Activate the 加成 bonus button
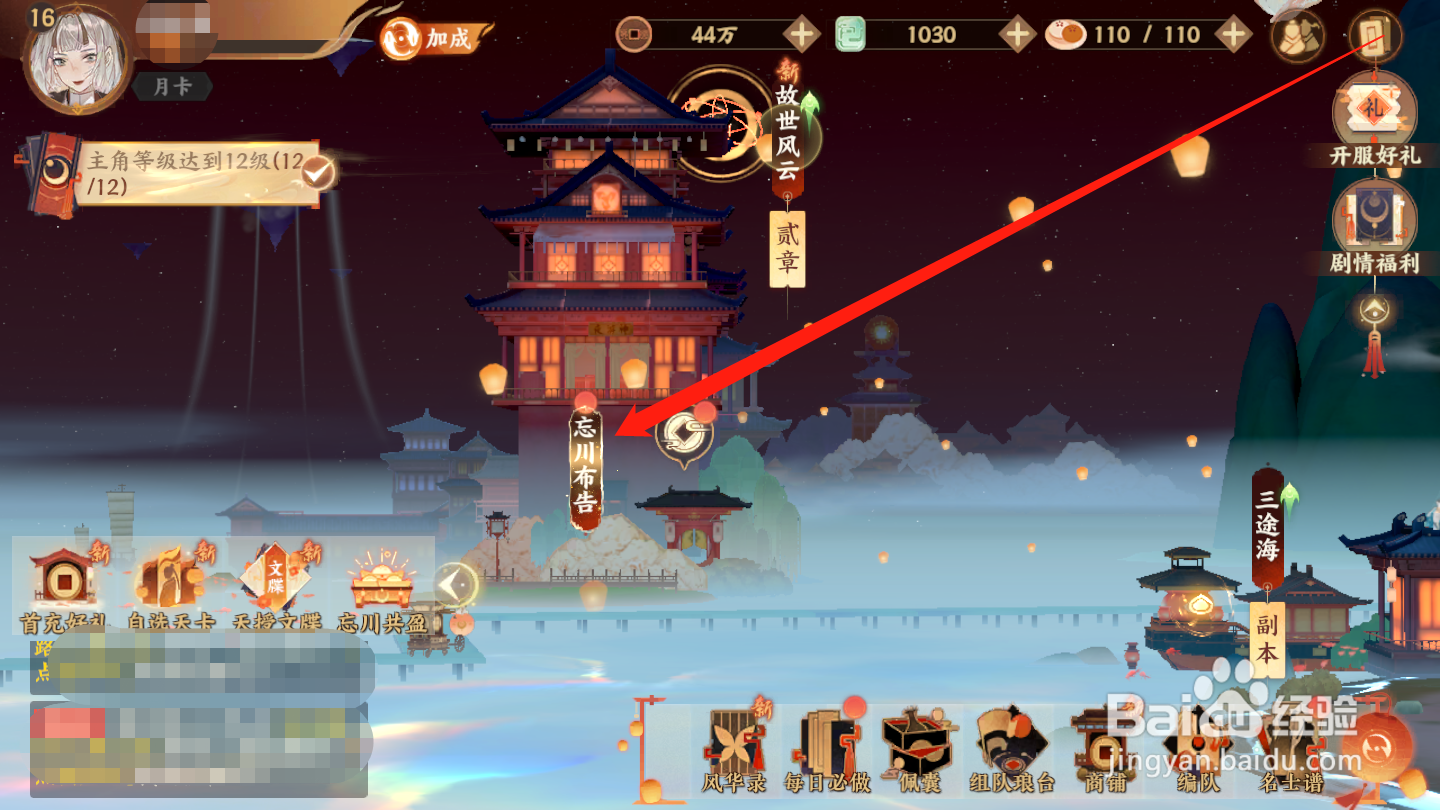Screen dimensions: 1440x810 point(436,39)
